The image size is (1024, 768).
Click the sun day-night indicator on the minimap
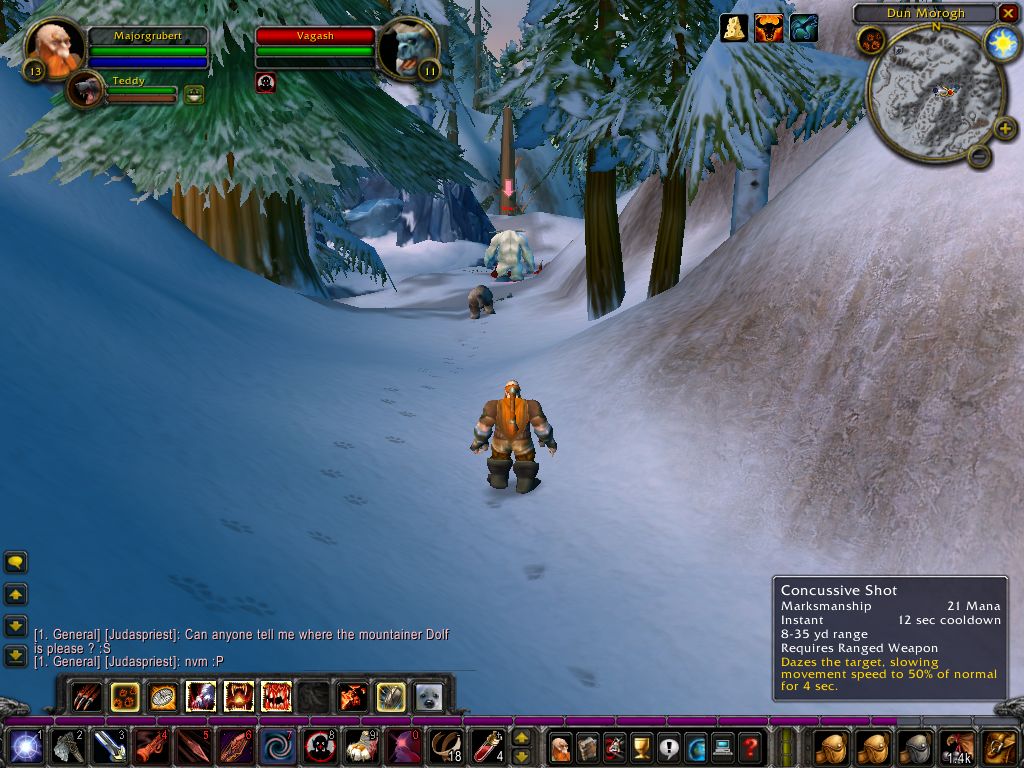[x=1000, y=43]
